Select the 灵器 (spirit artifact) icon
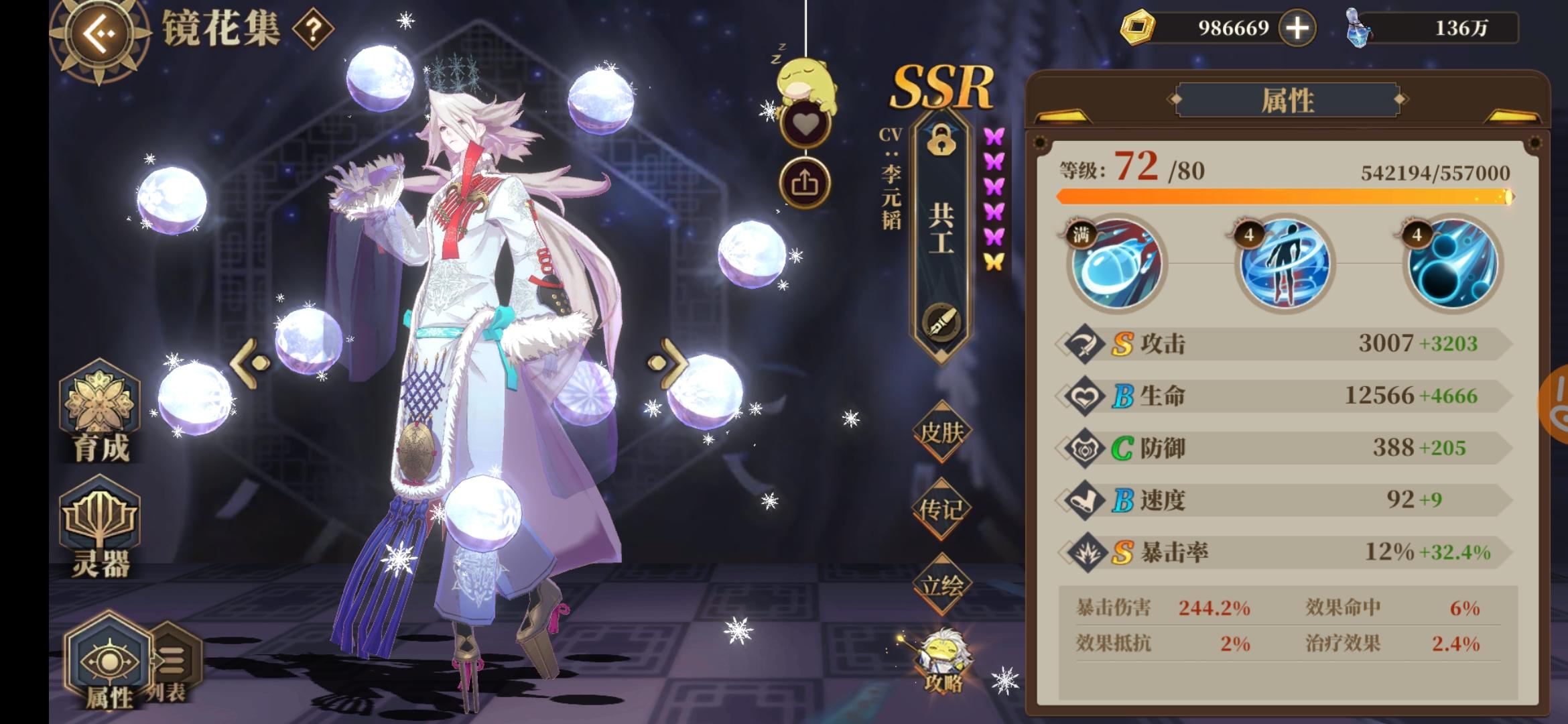This screenshot has height=724, width=1568. (102, 530)
